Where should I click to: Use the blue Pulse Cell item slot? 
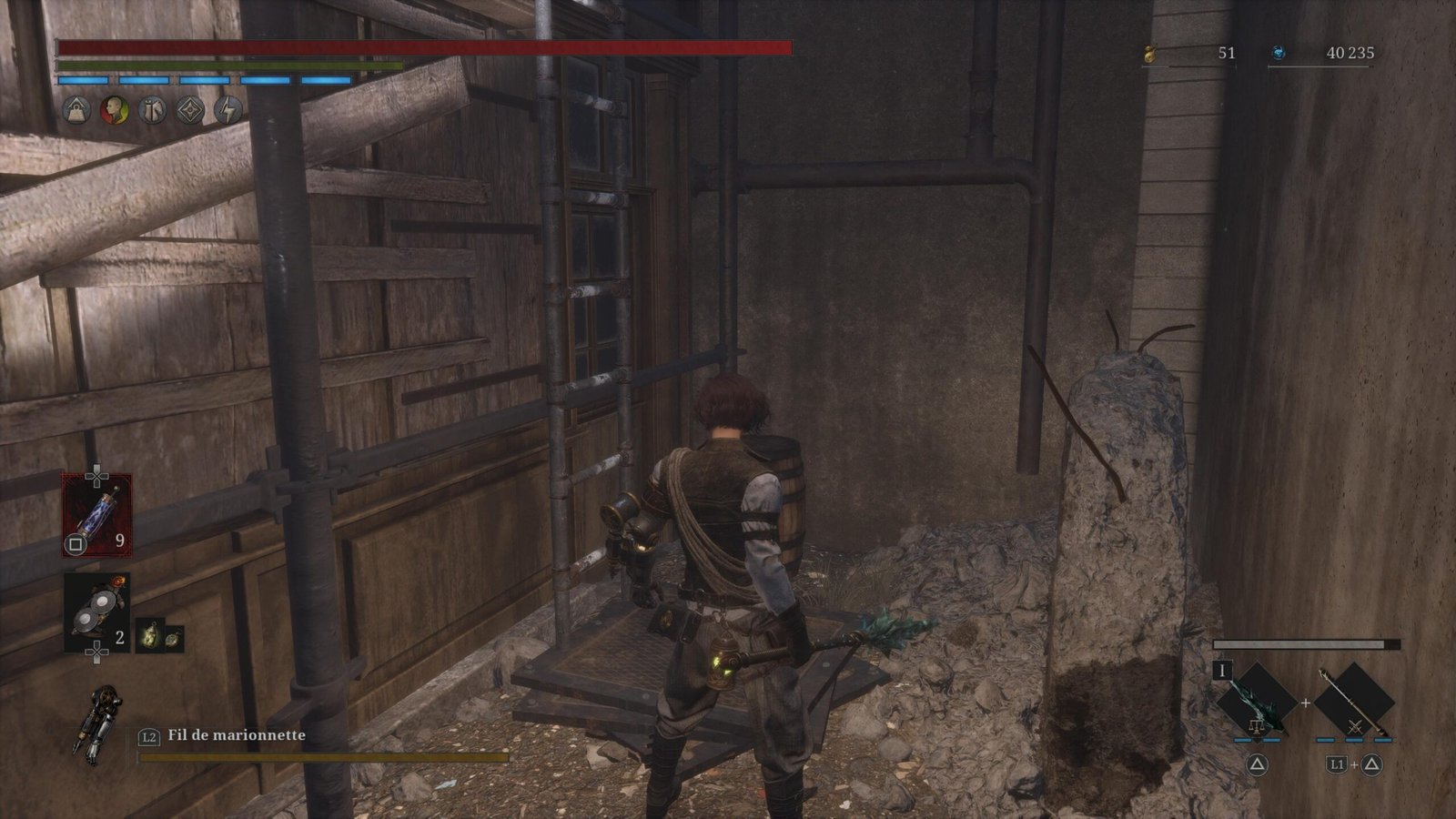coord(96,515)
